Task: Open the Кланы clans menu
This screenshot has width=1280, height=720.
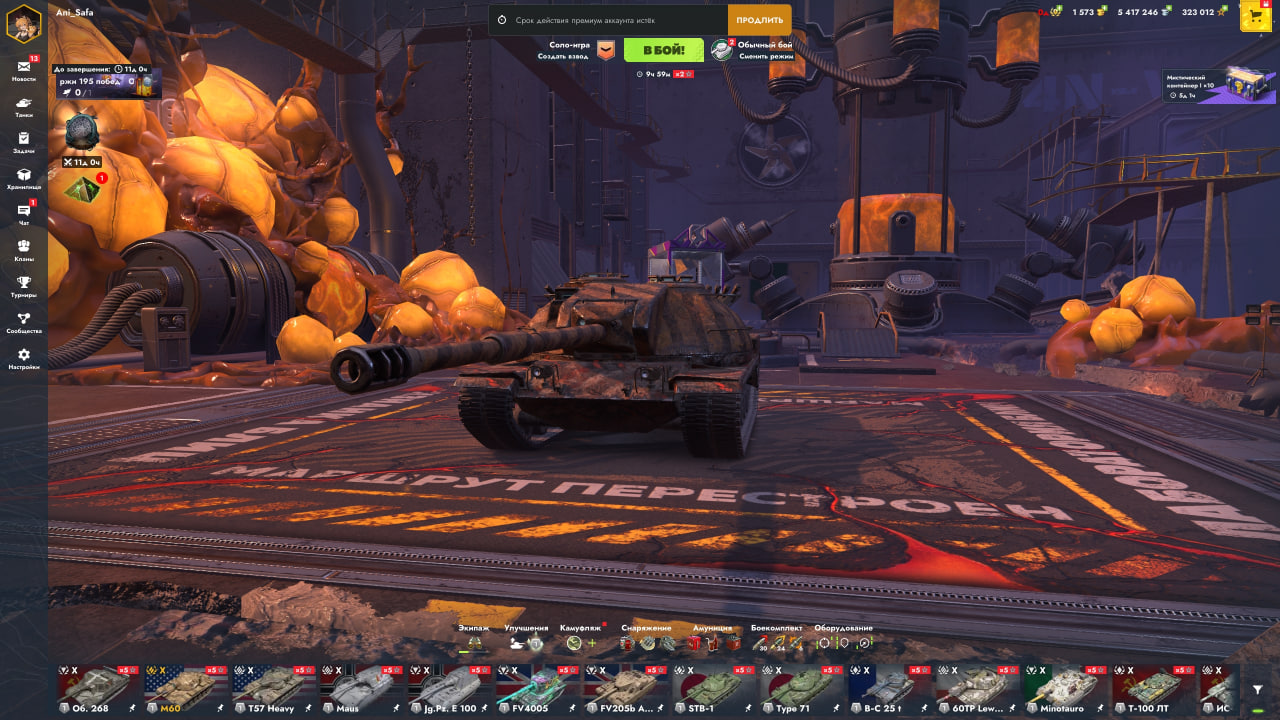Action: coord(24,250)
